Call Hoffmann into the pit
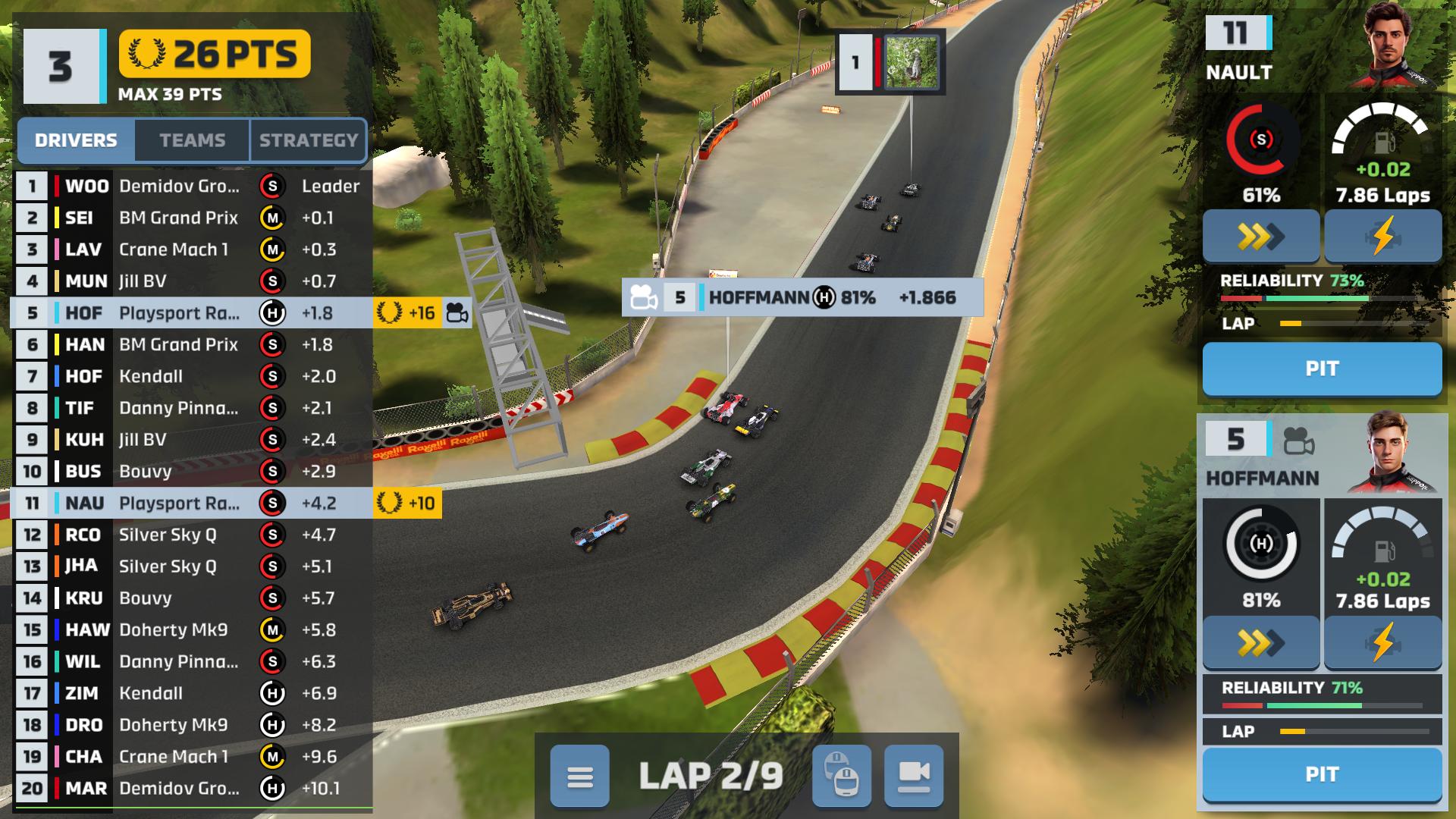This screenshot has width=1456, height=819. click(1322, 774)
